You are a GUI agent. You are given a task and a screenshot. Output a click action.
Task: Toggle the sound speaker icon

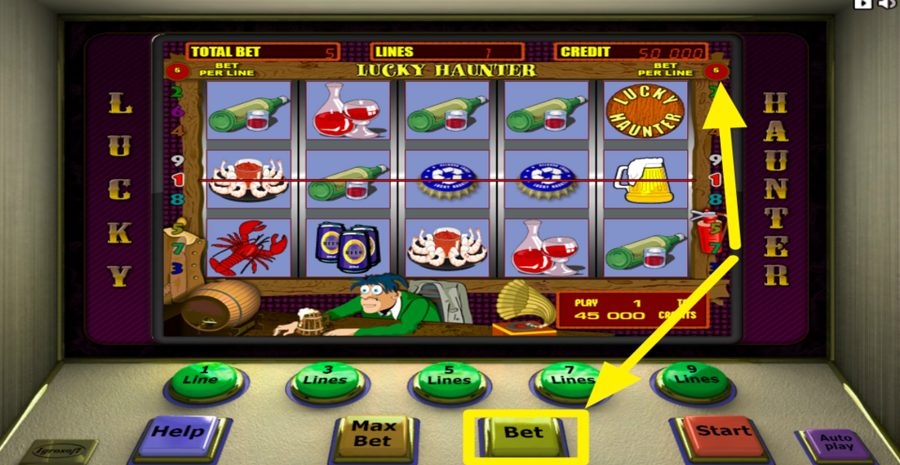coord(886,5)
